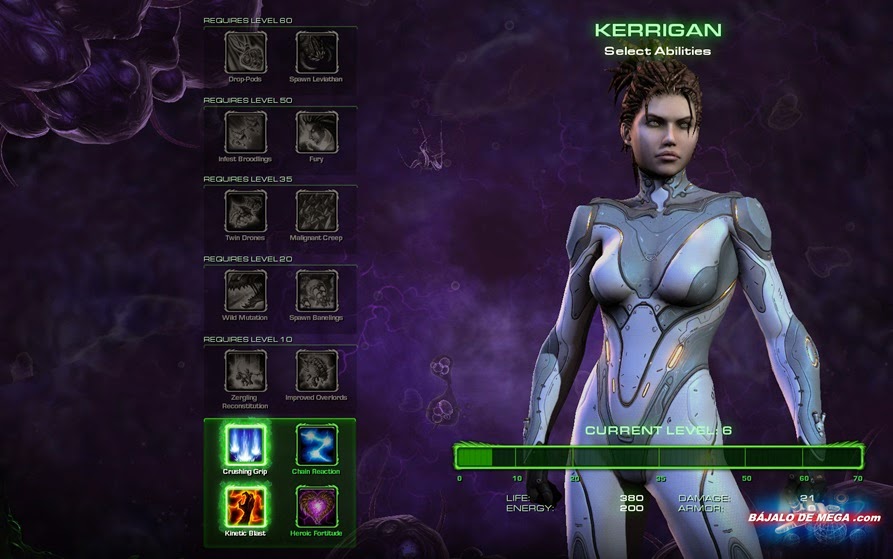Pick the Heroic Fortitude ability

click(x=316, y=507)
